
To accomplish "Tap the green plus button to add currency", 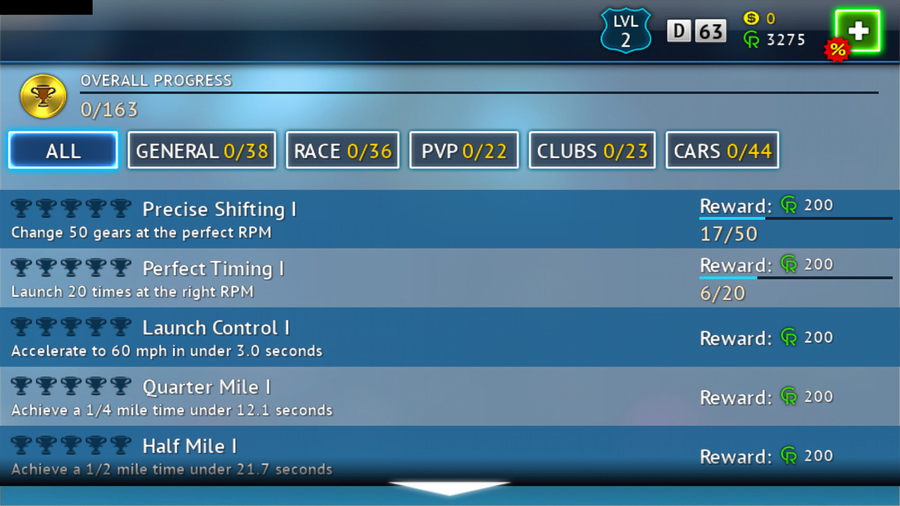I will tap(857, 32).
